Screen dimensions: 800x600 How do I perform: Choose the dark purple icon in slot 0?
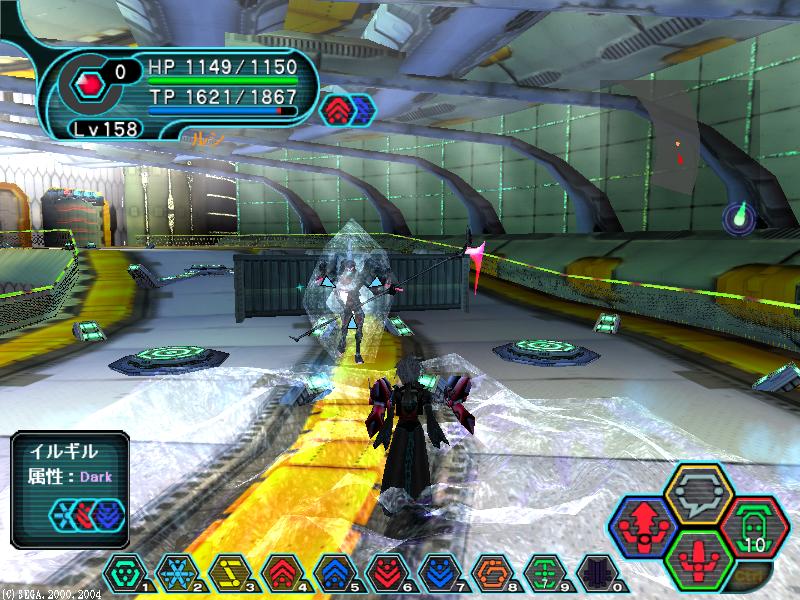coord(596,573)
